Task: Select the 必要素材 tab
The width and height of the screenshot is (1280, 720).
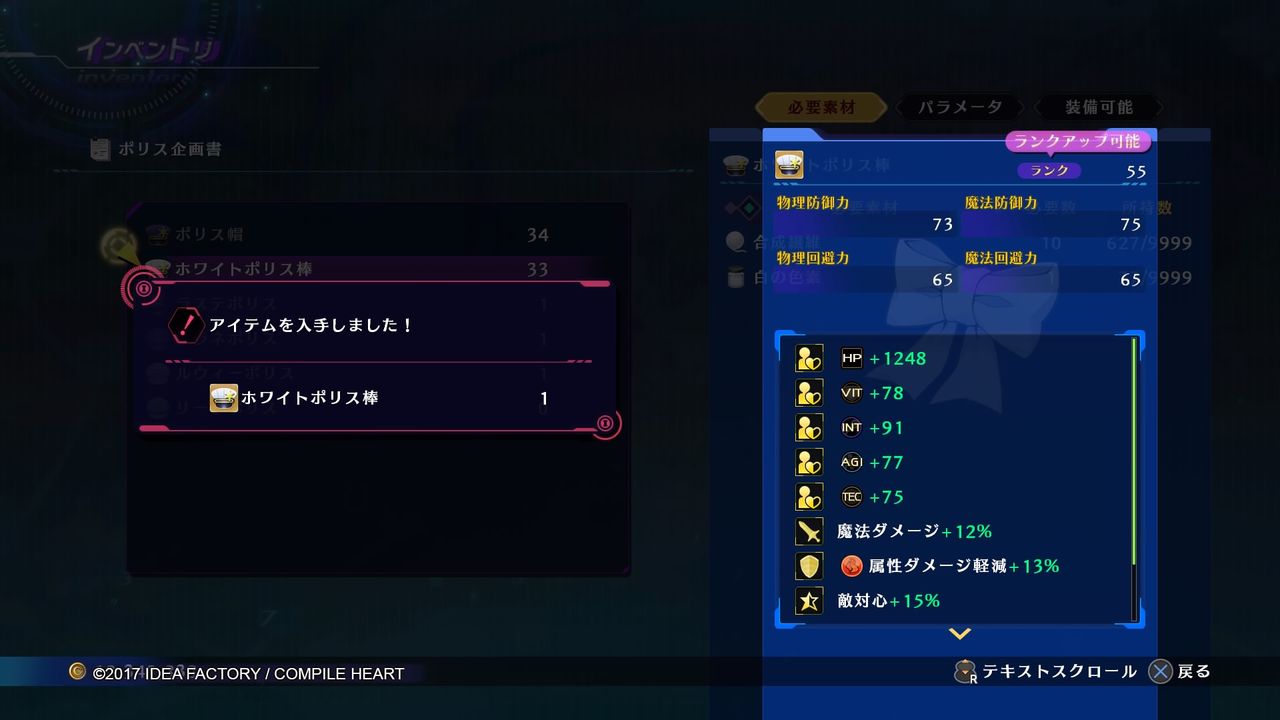Action: pyautogui.click(x=820, y=106)
